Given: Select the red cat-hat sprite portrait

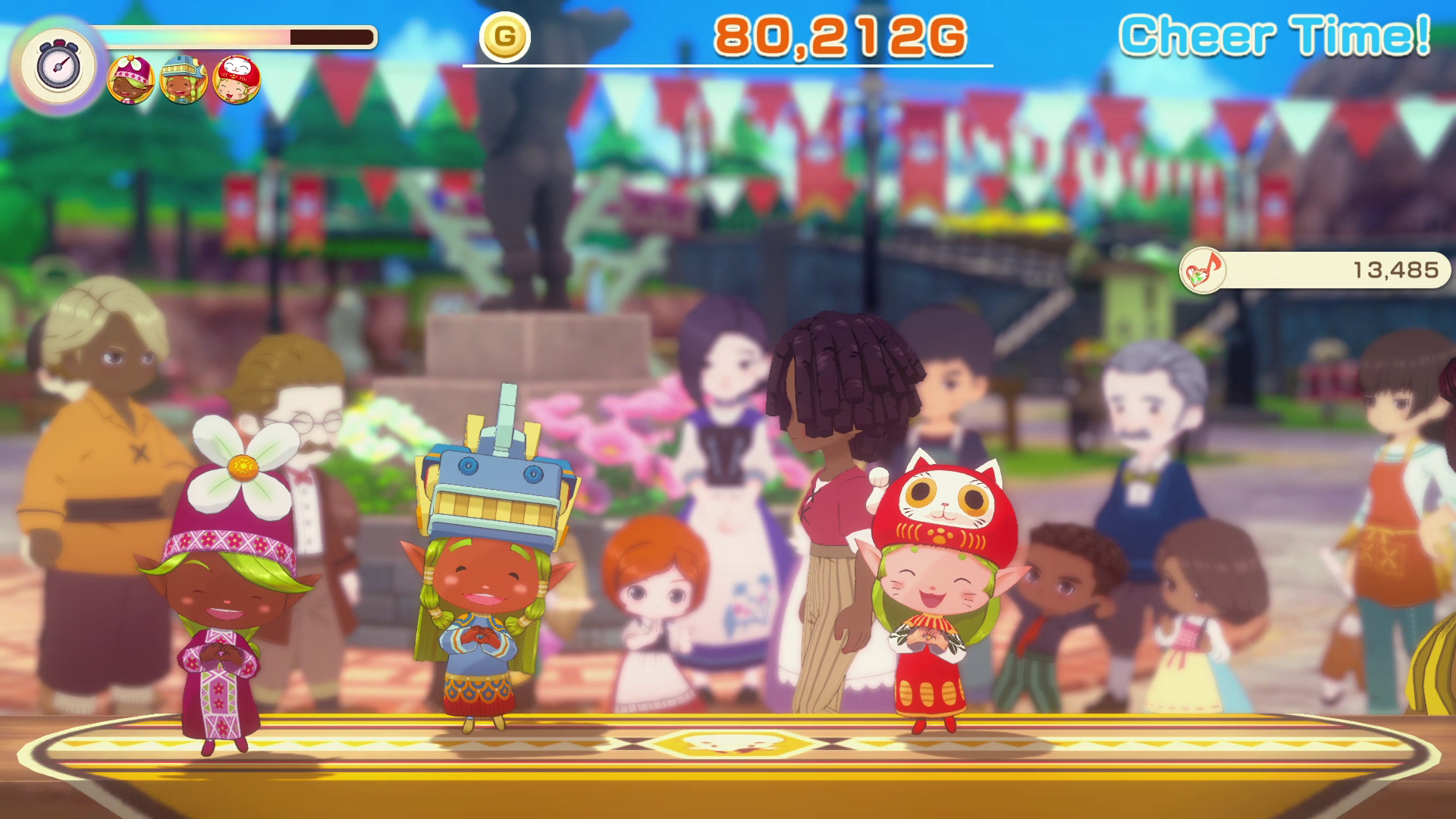Looking at the screenshot, I should pyautogui.click(x=237, y=80).
